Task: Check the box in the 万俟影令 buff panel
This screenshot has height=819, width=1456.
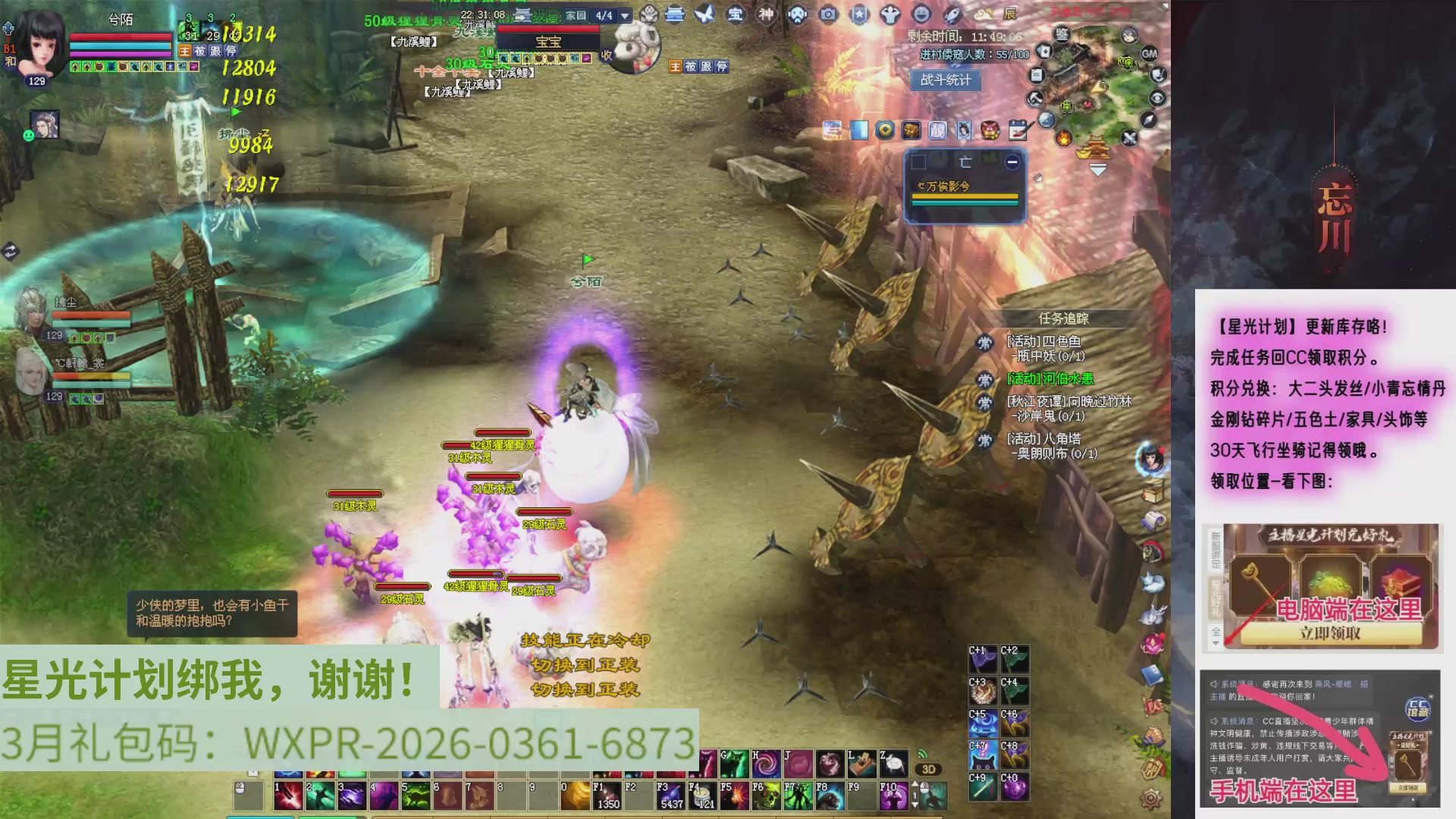Action: (918, 162)
